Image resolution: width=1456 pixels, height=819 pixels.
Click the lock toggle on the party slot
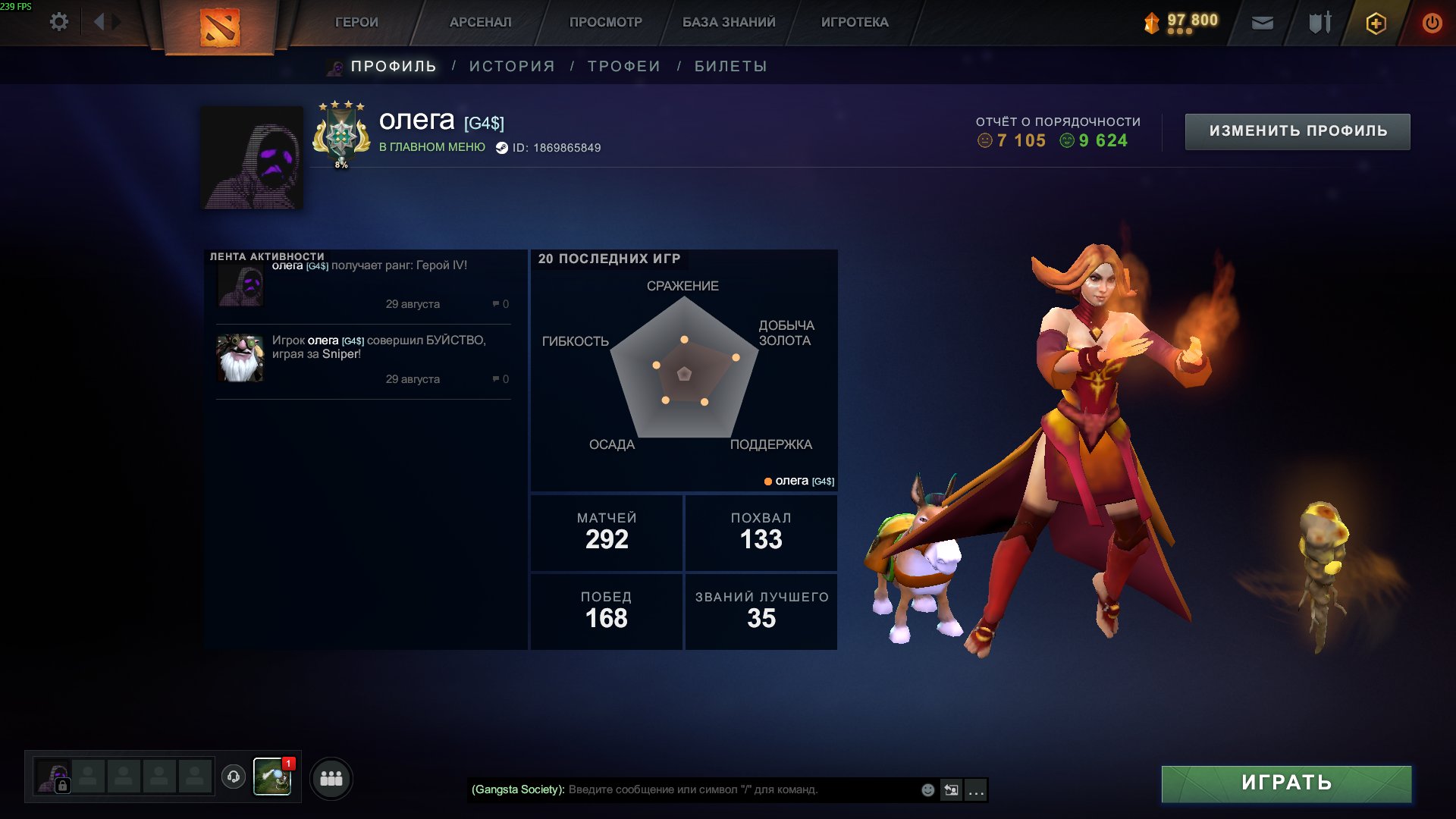tap(63, 787)
